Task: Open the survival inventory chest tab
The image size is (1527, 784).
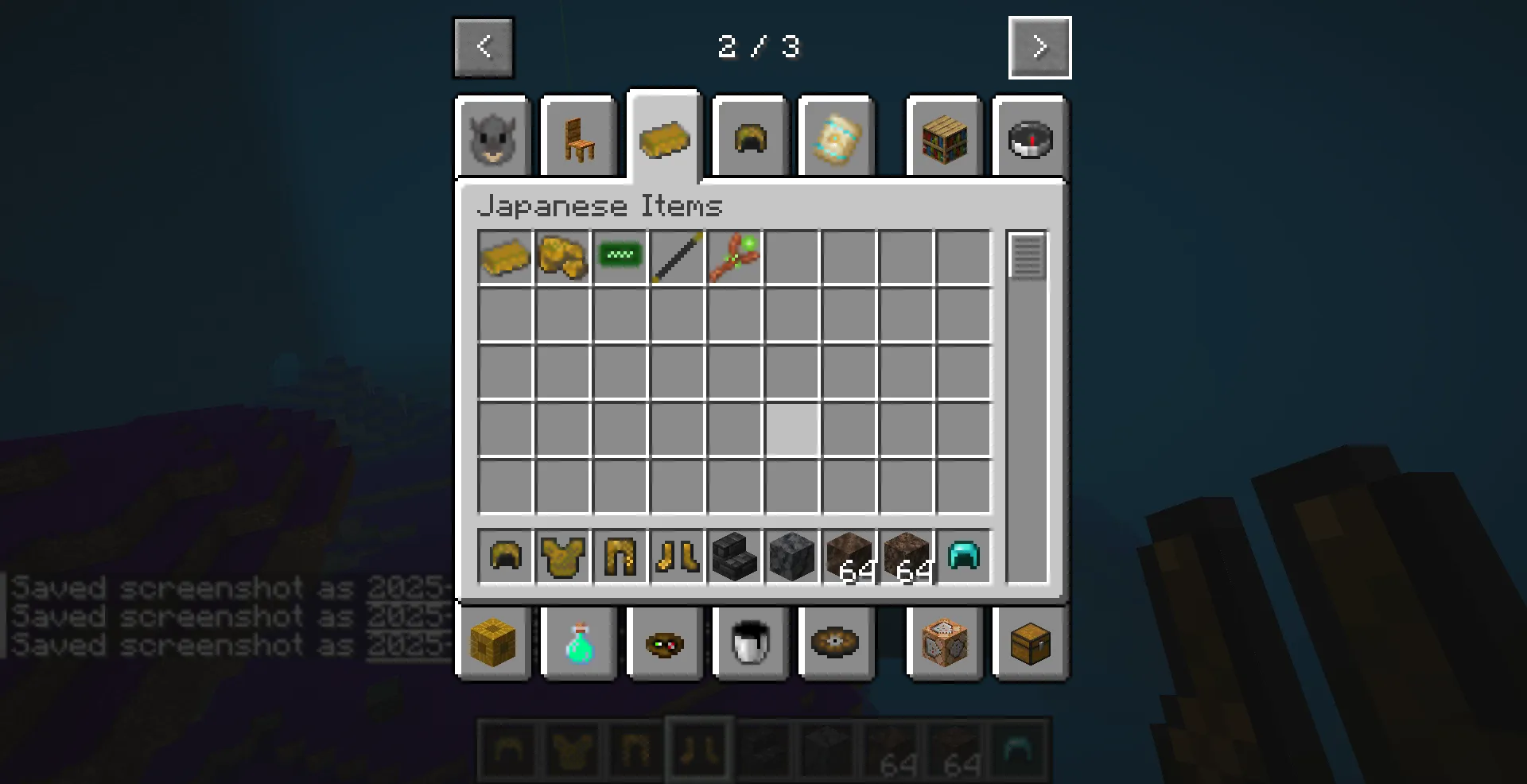Action: pyautogui.click(x=1030, y=644)
